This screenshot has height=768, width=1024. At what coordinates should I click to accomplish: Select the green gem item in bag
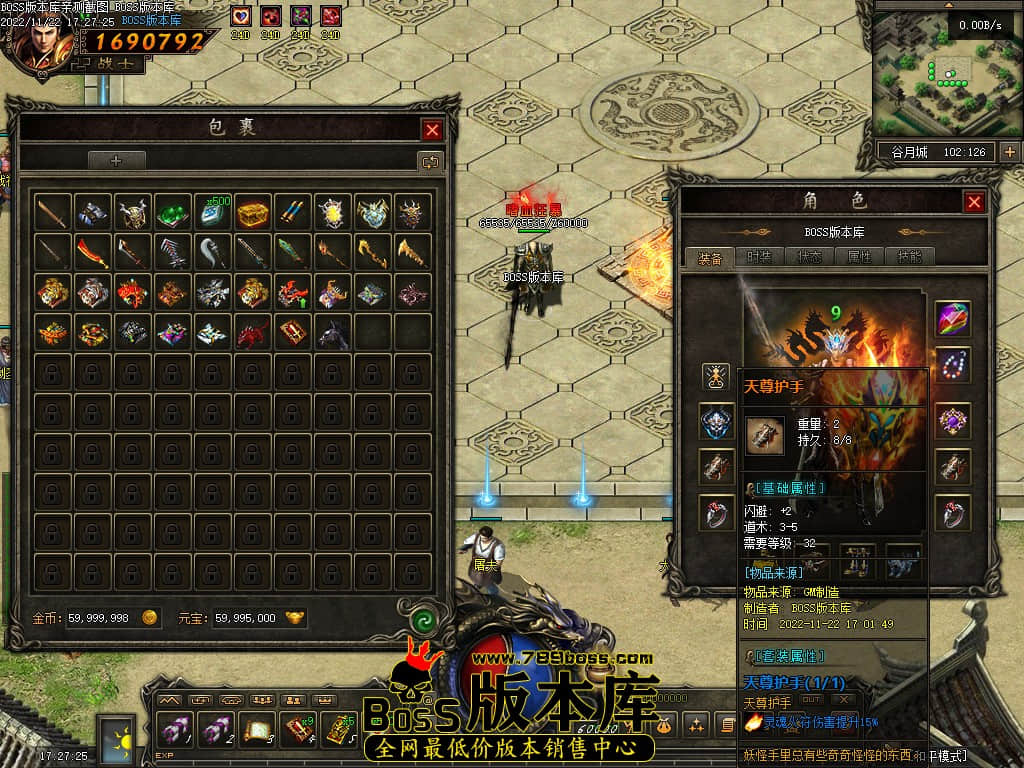(173, 213)
